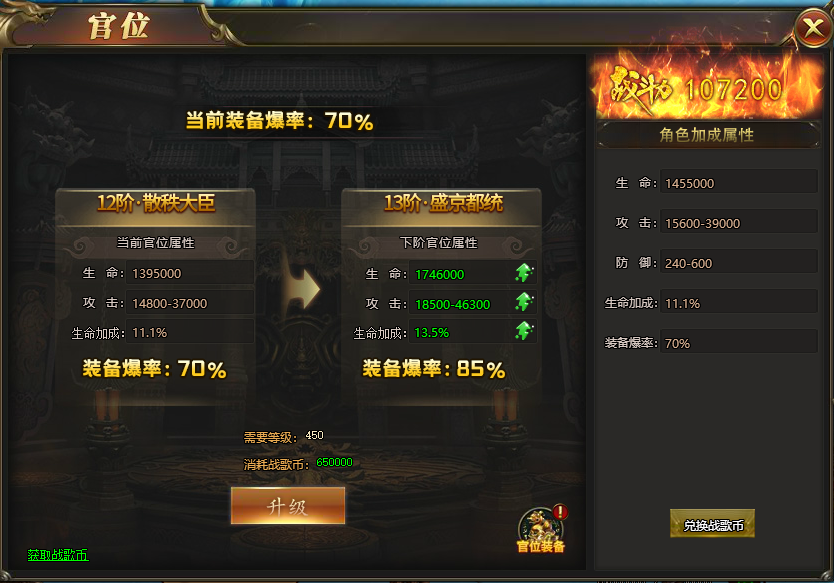Open the 官位装备 icon
834x583 pixels.
click(x=540, y=528)
